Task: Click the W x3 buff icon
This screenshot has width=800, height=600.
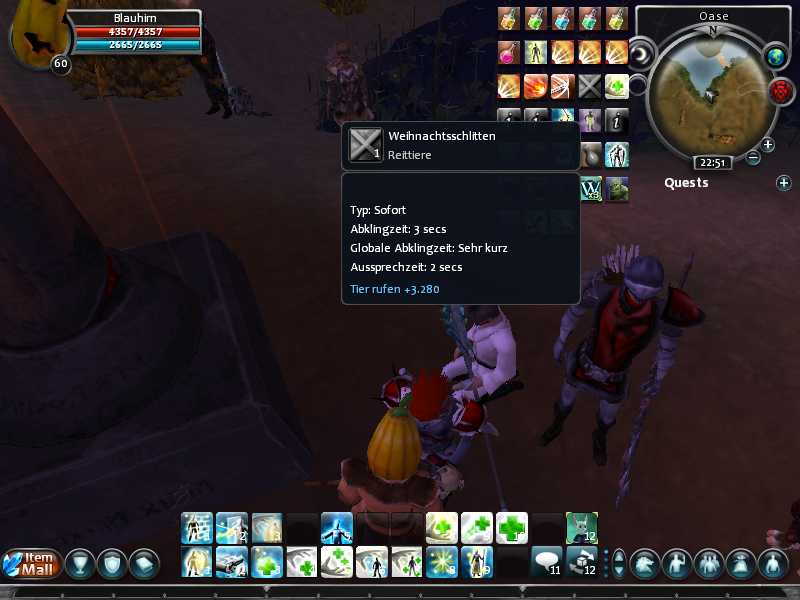Action: tap(590, 188)
